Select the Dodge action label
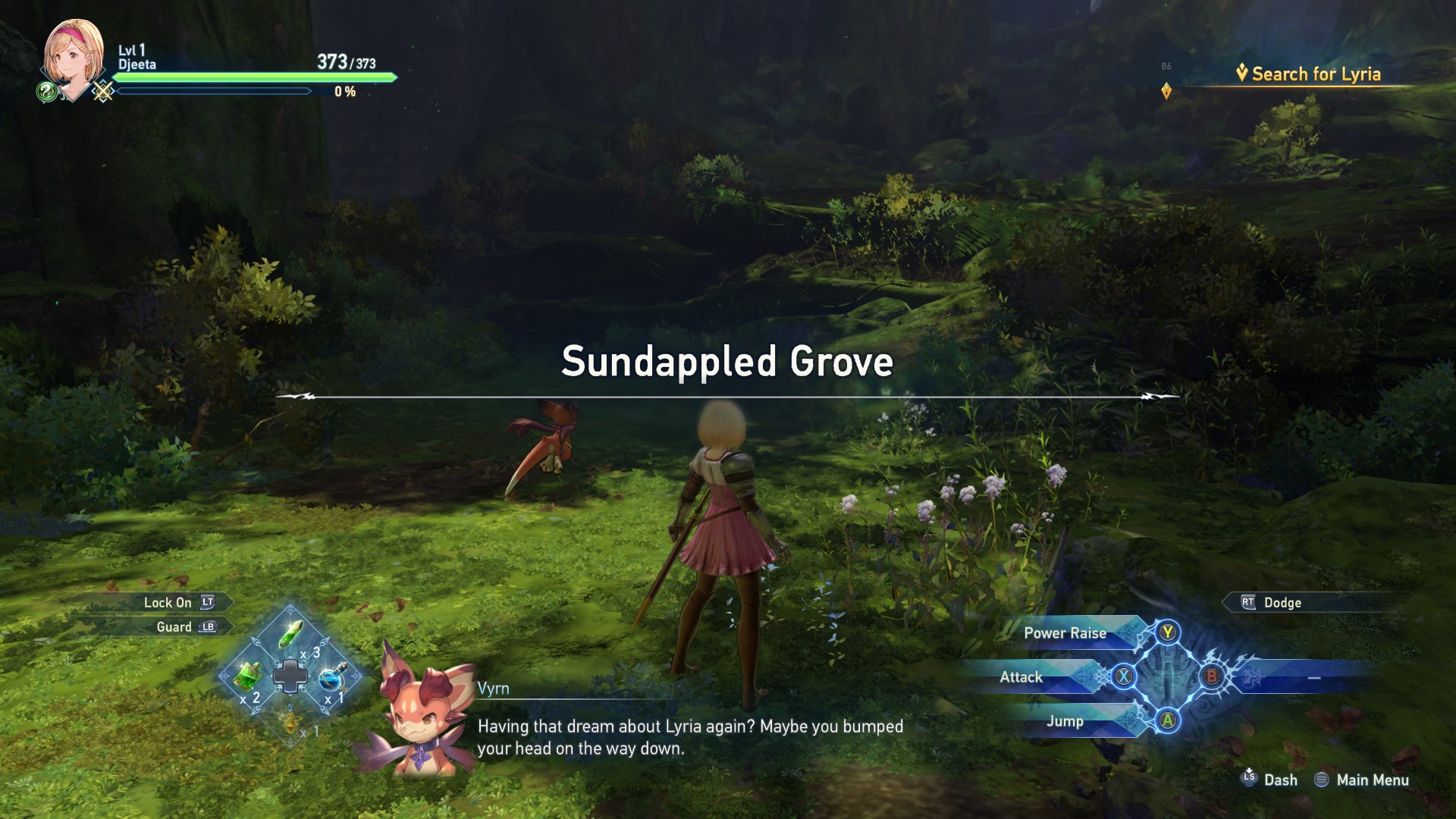This screenshot has height=819, width=1456. click(x=1282, y=603)
